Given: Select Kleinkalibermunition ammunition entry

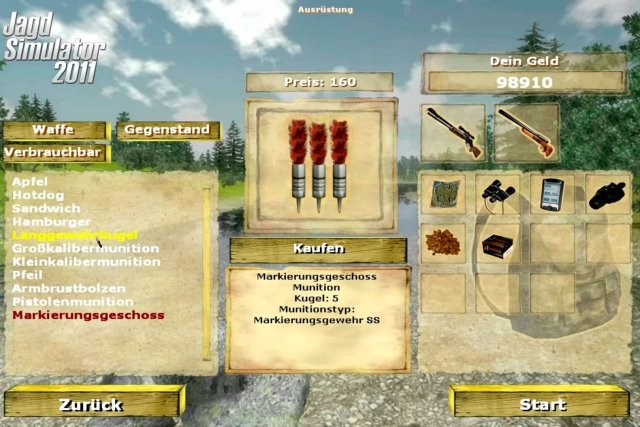Looking at the screenshot, I should pos(86,261).
